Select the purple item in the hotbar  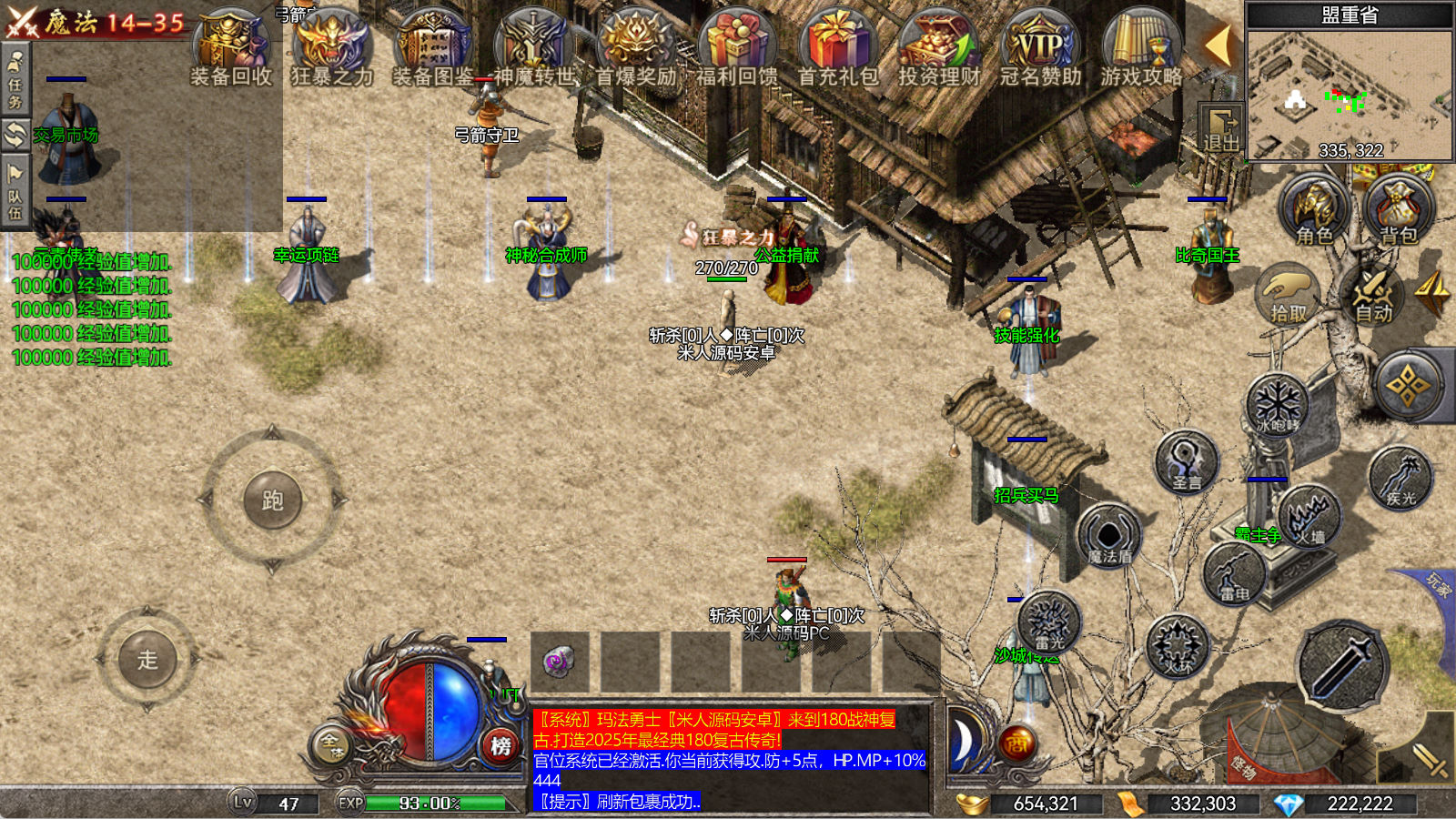tap(559, 662)
